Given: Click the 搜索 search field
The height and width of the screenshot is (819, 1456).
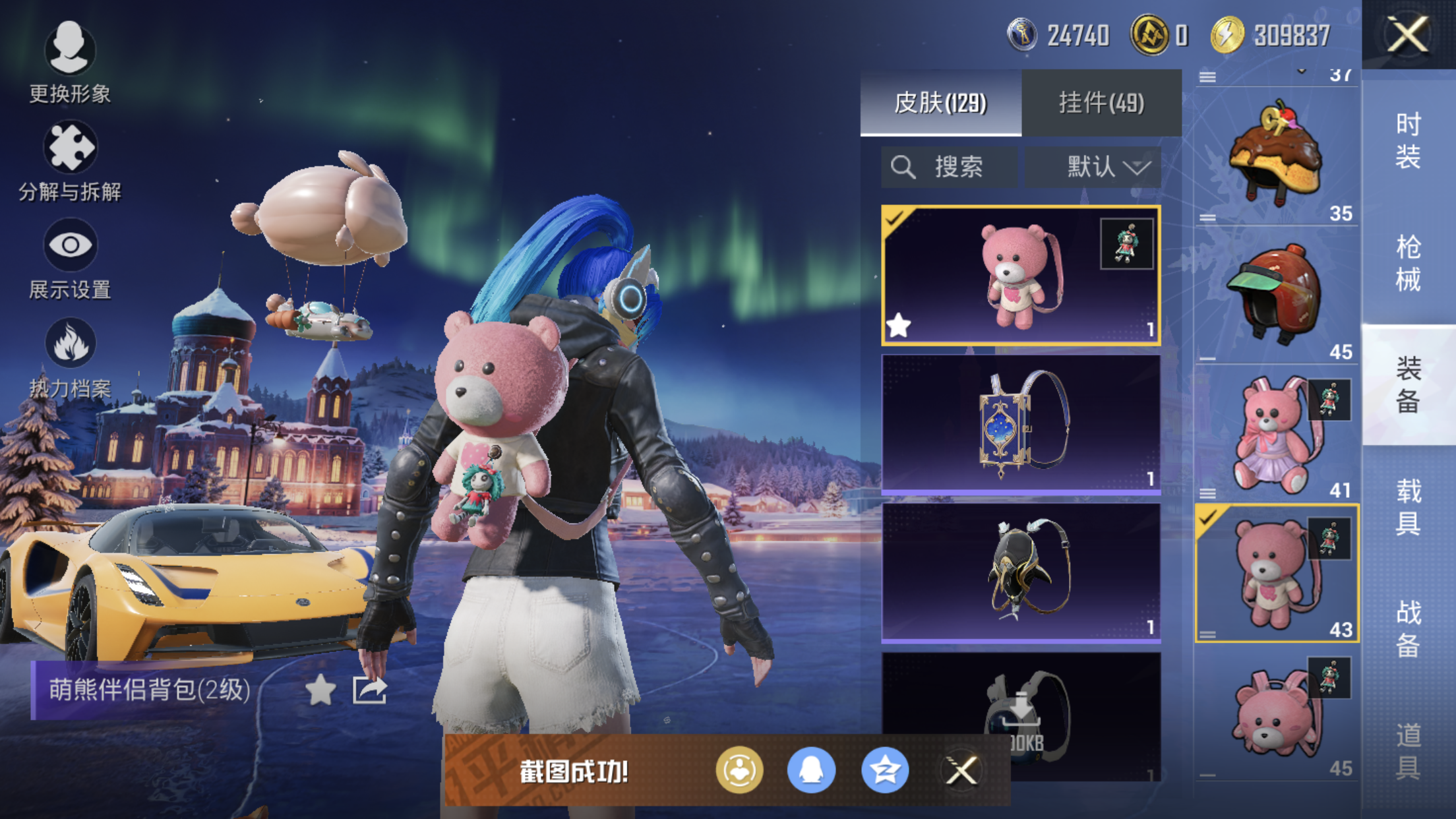Looking at the screenshot, I should tap(950, 167).
